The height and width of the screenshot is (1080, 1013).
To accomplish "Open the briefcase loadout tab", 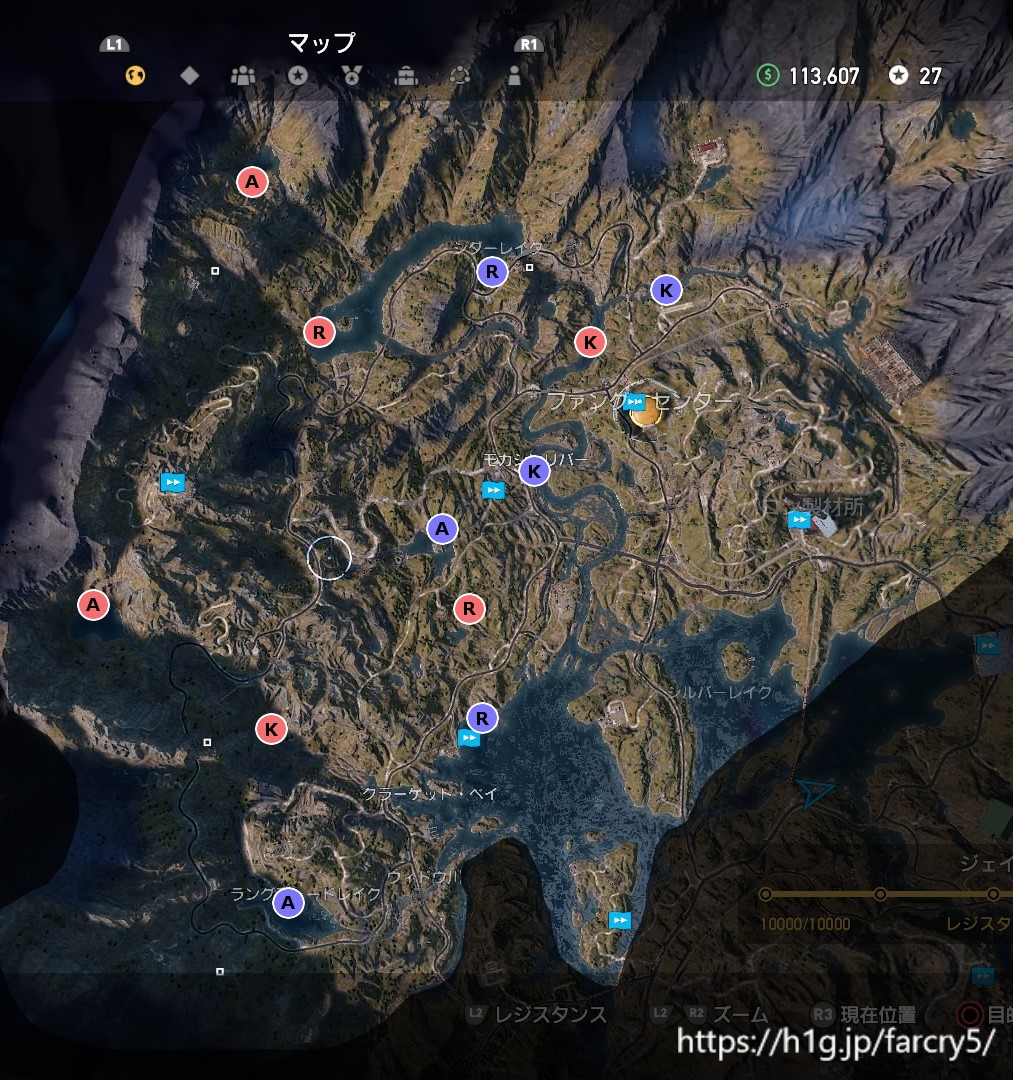I will pos(406,75).
